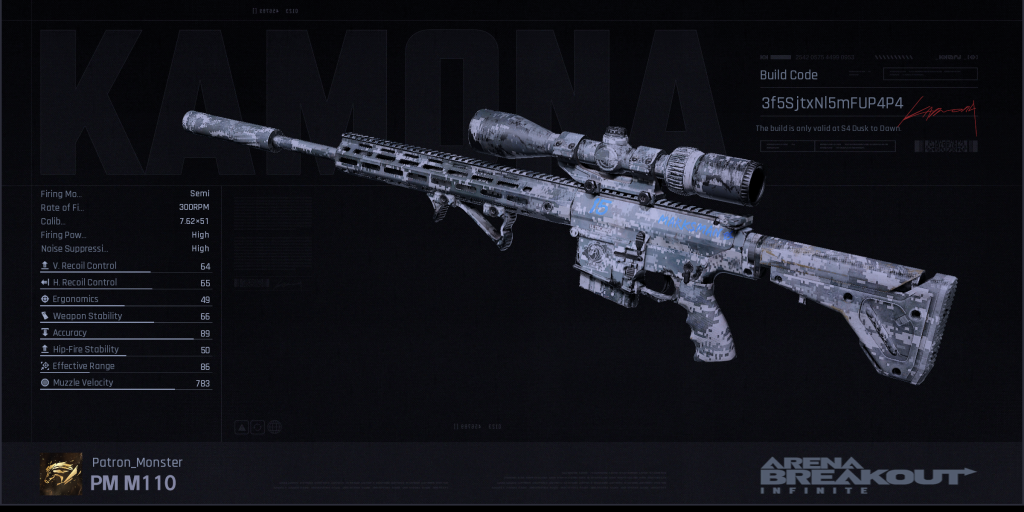The image size is (1024, 512).
Task: Select the build code 3f5SjtxNl5mFUP4P4
Action: tap(831, 104)
